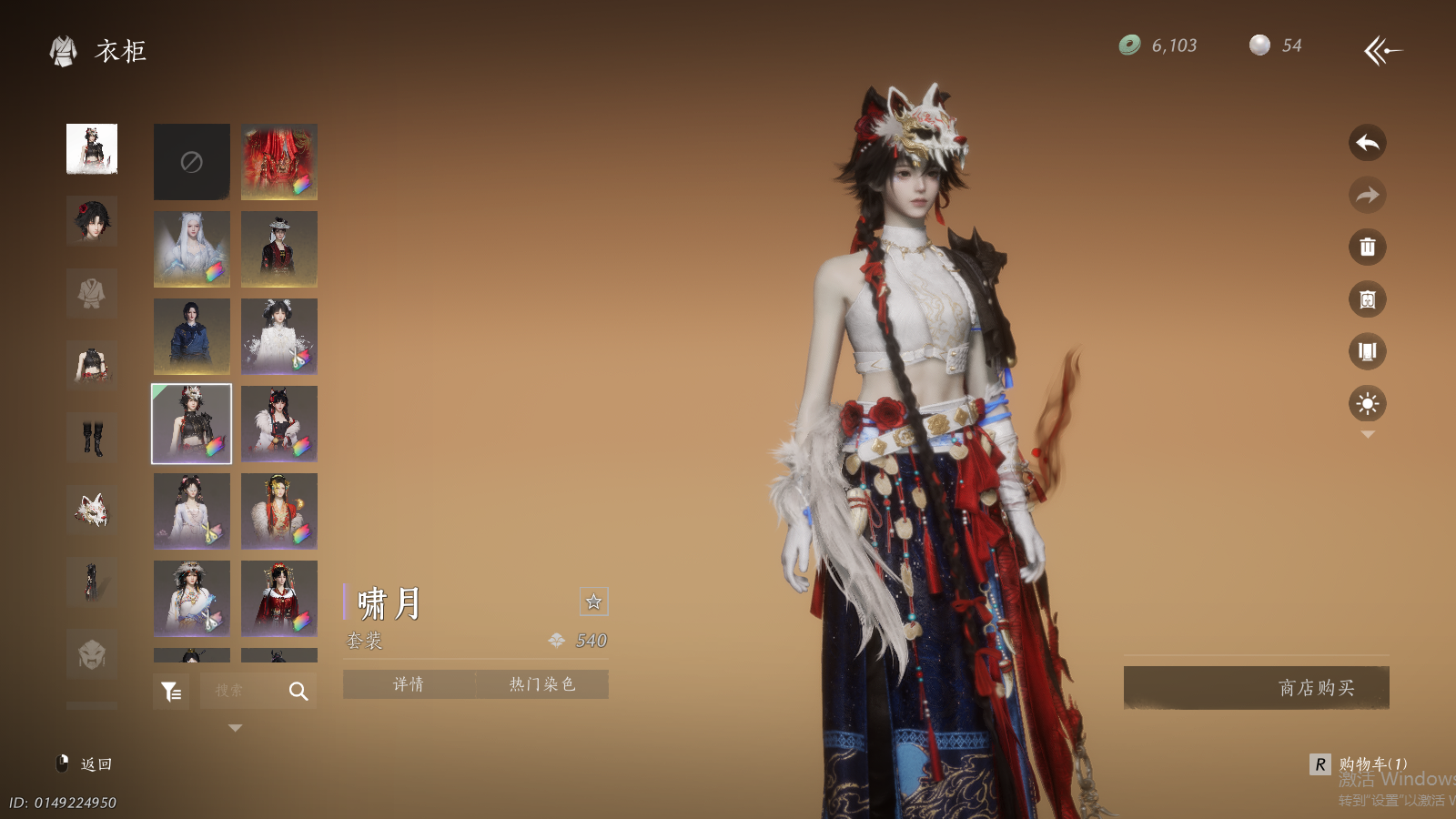Viewport: 1456px width, 819px height.
Task: Favorite the 啸月 outfit with the star
Action: tap(593, 602)
